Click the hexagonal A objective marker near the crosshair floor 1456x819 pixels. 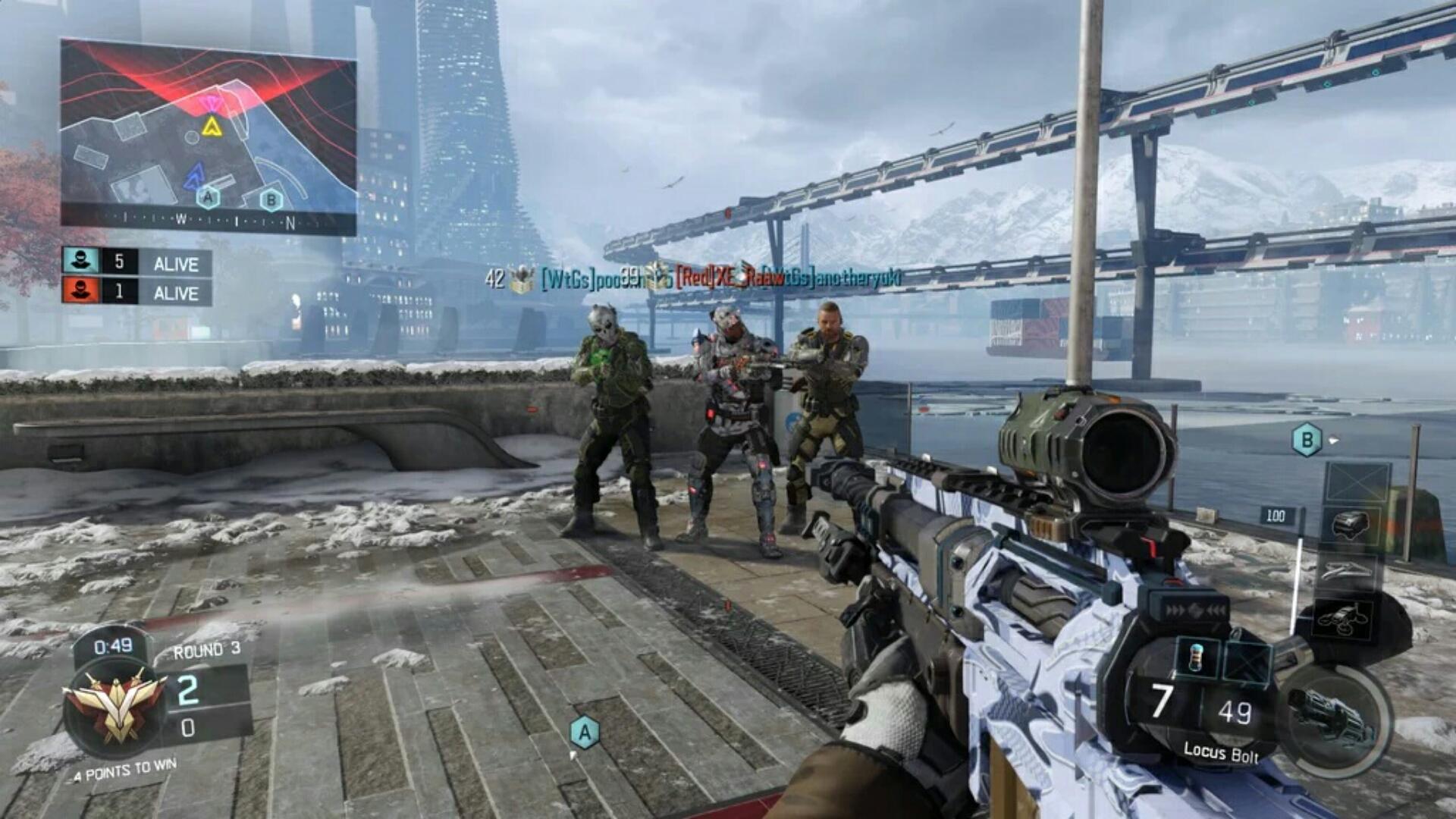(584, 733)
